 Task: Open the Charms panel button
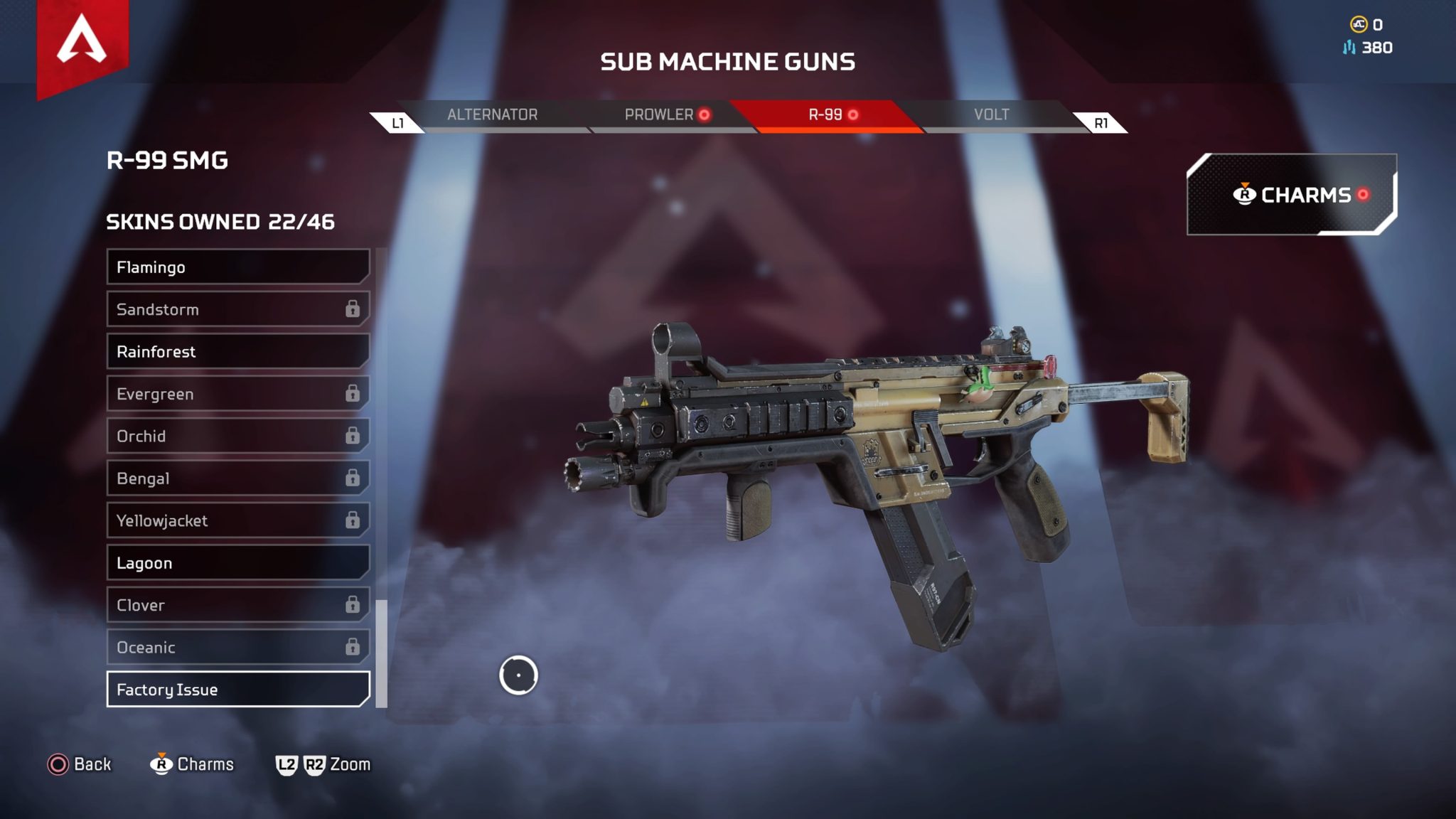(x=1291, y=195)
